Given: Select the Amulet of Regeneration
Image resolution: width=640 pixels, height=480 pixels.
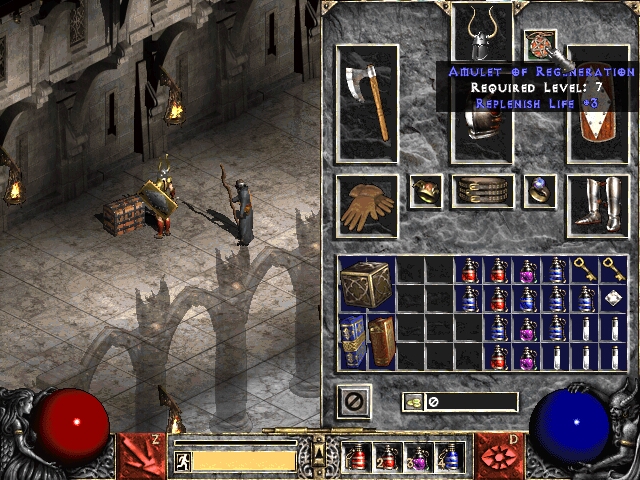Looking at the screenshot, I should 540,45.
